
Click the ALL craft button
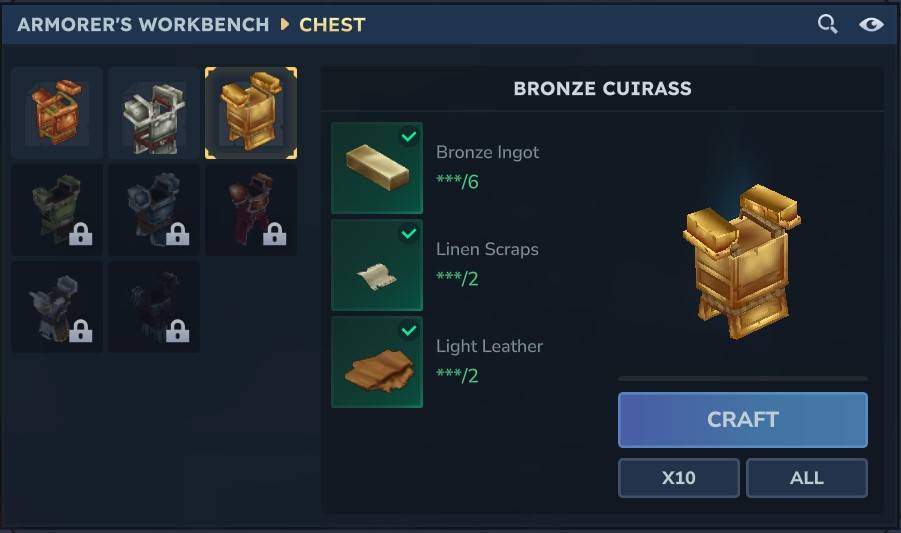tap(806, 478)
